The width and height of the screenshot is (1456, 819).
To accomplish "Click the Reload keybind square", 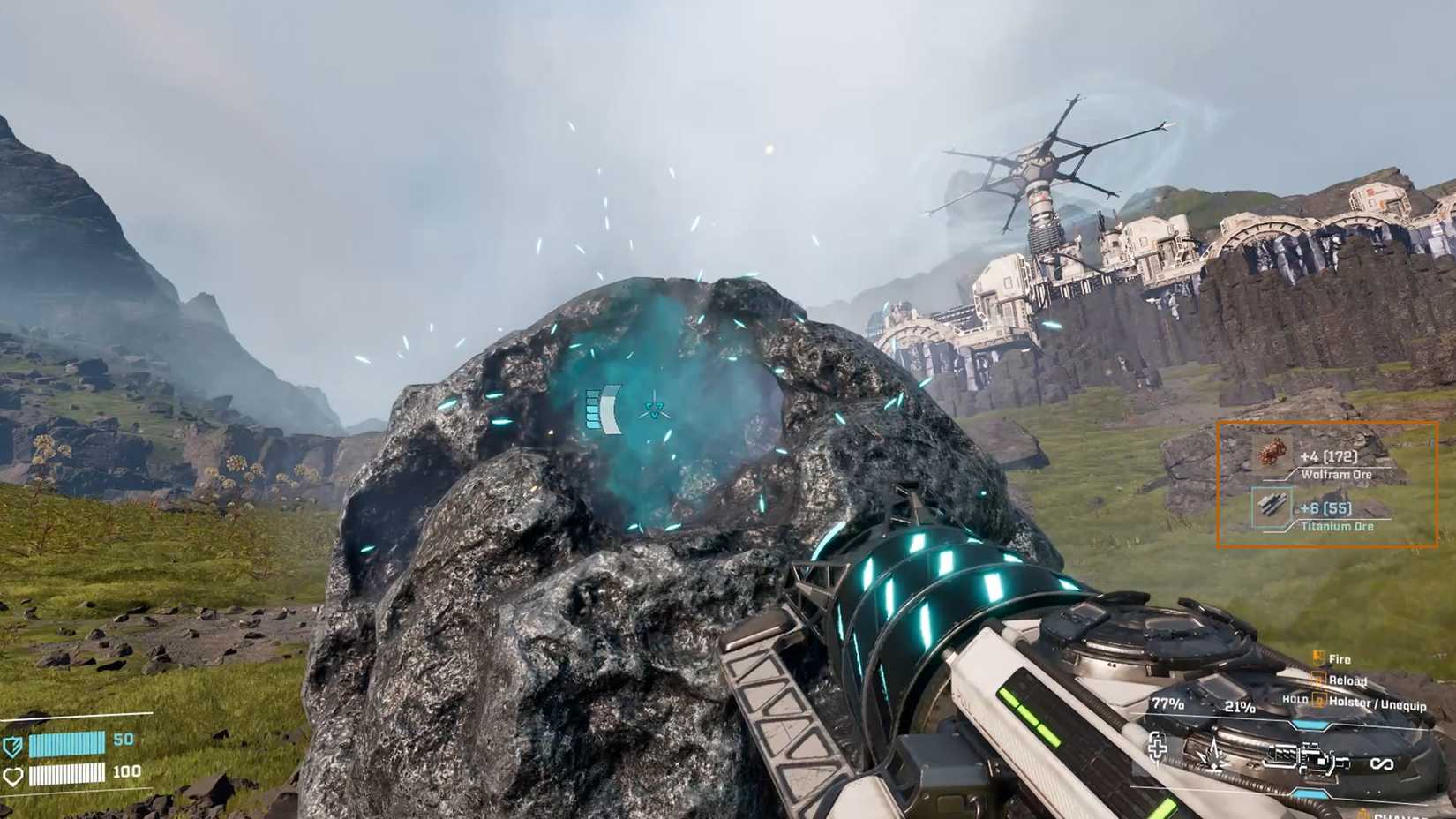I will pyautogui.click(x=1318, y=680).
